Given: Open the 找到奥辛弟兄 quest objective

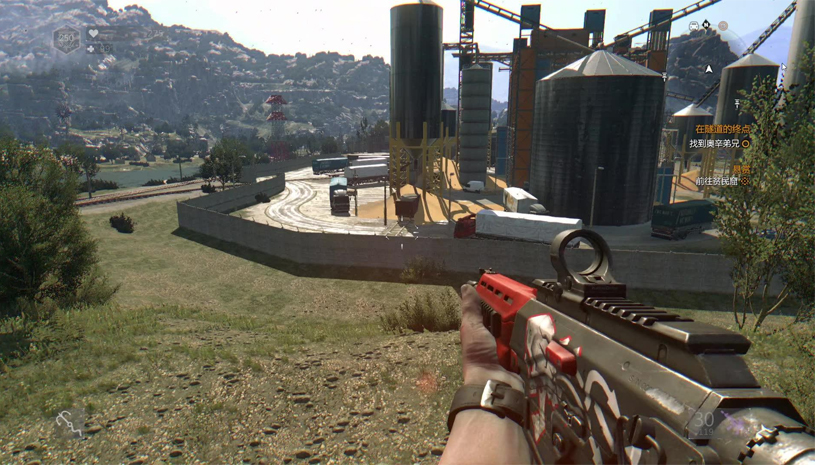Looking at the screenshot, I should pos(716,143).
